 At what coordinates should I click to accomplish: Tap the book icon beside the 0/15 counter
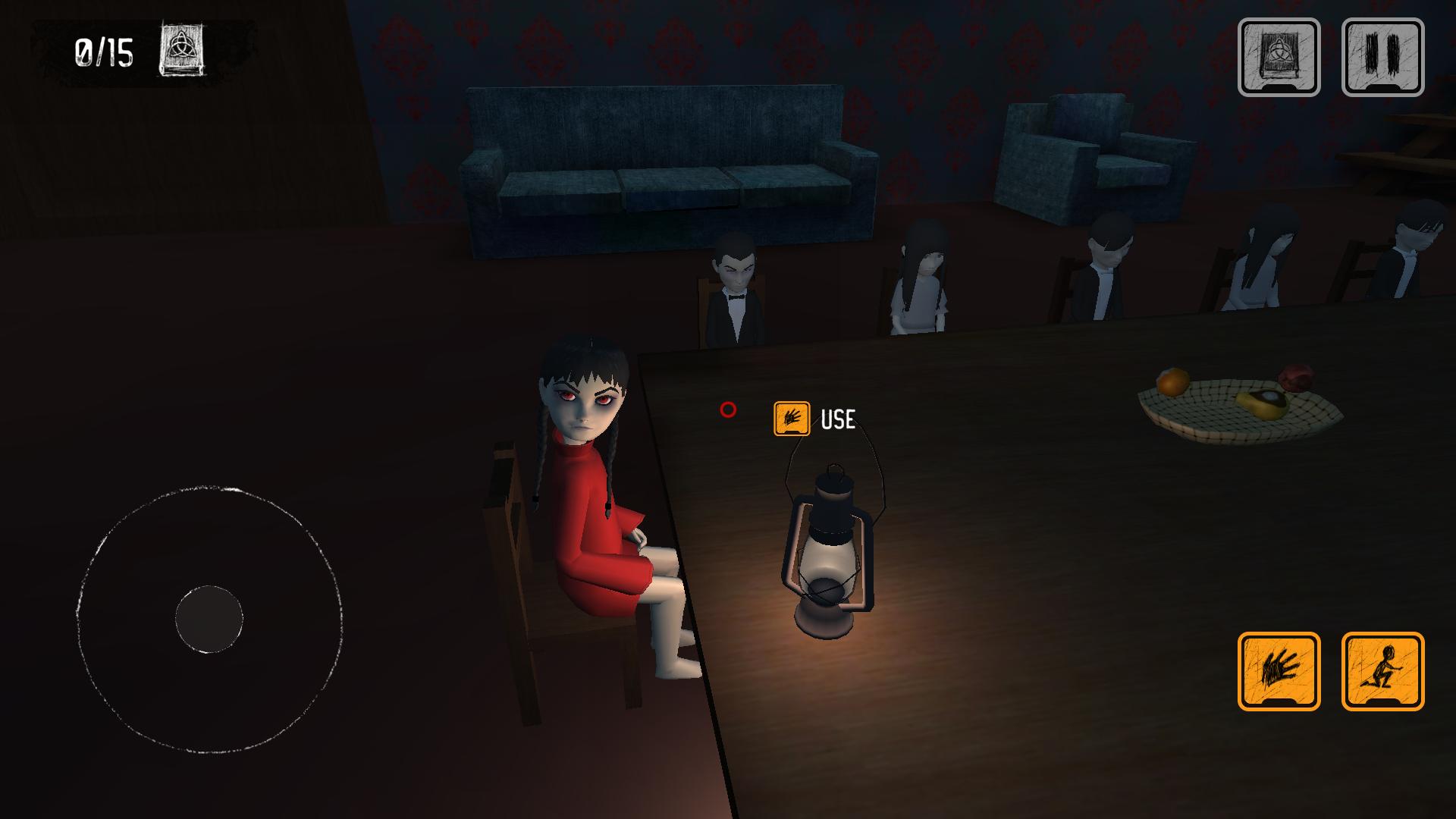coord(181,49)
